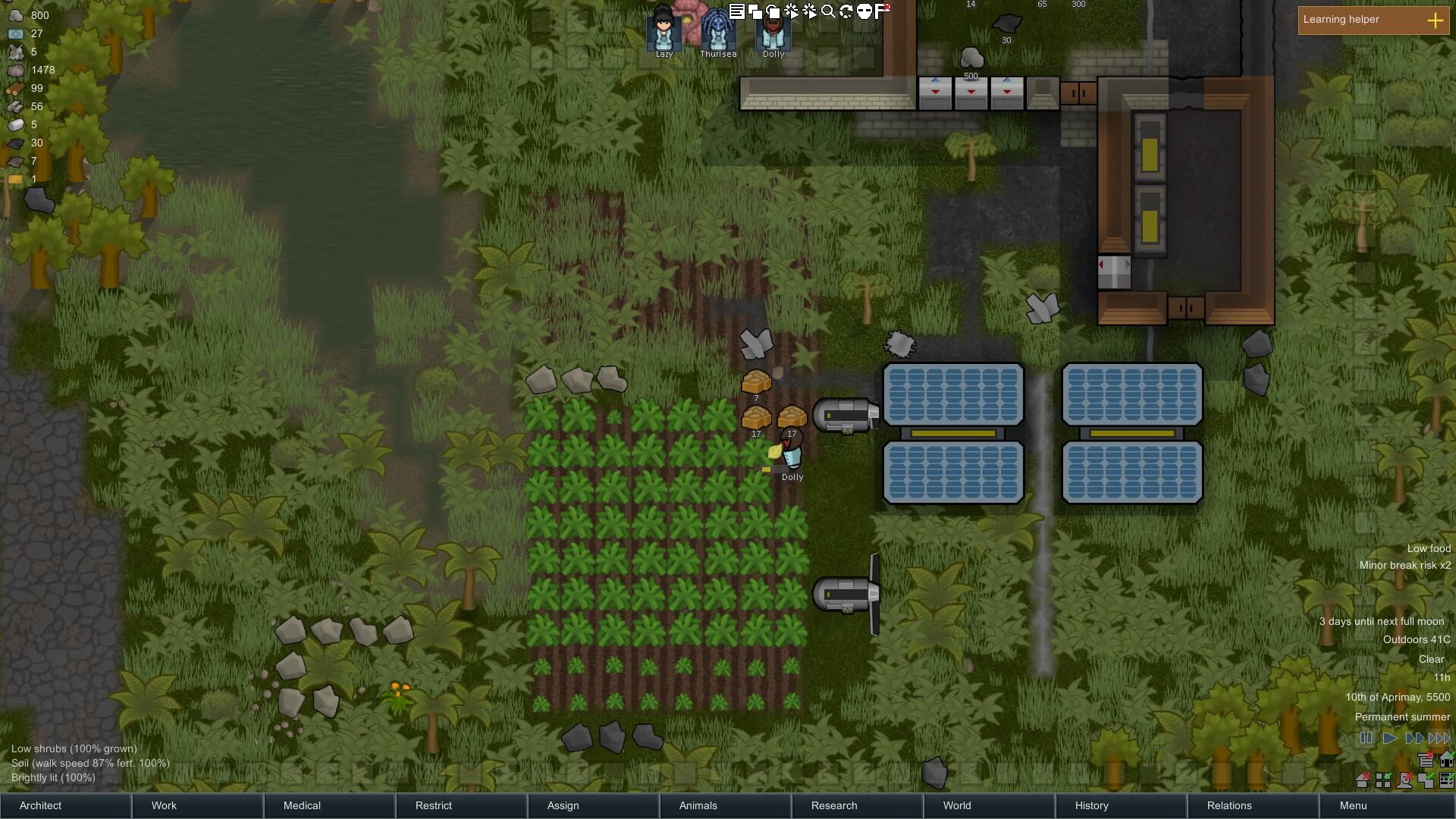This screenshot has height=819, width=1456.
Task: Open the History tab
Action: pos(1121,805)
